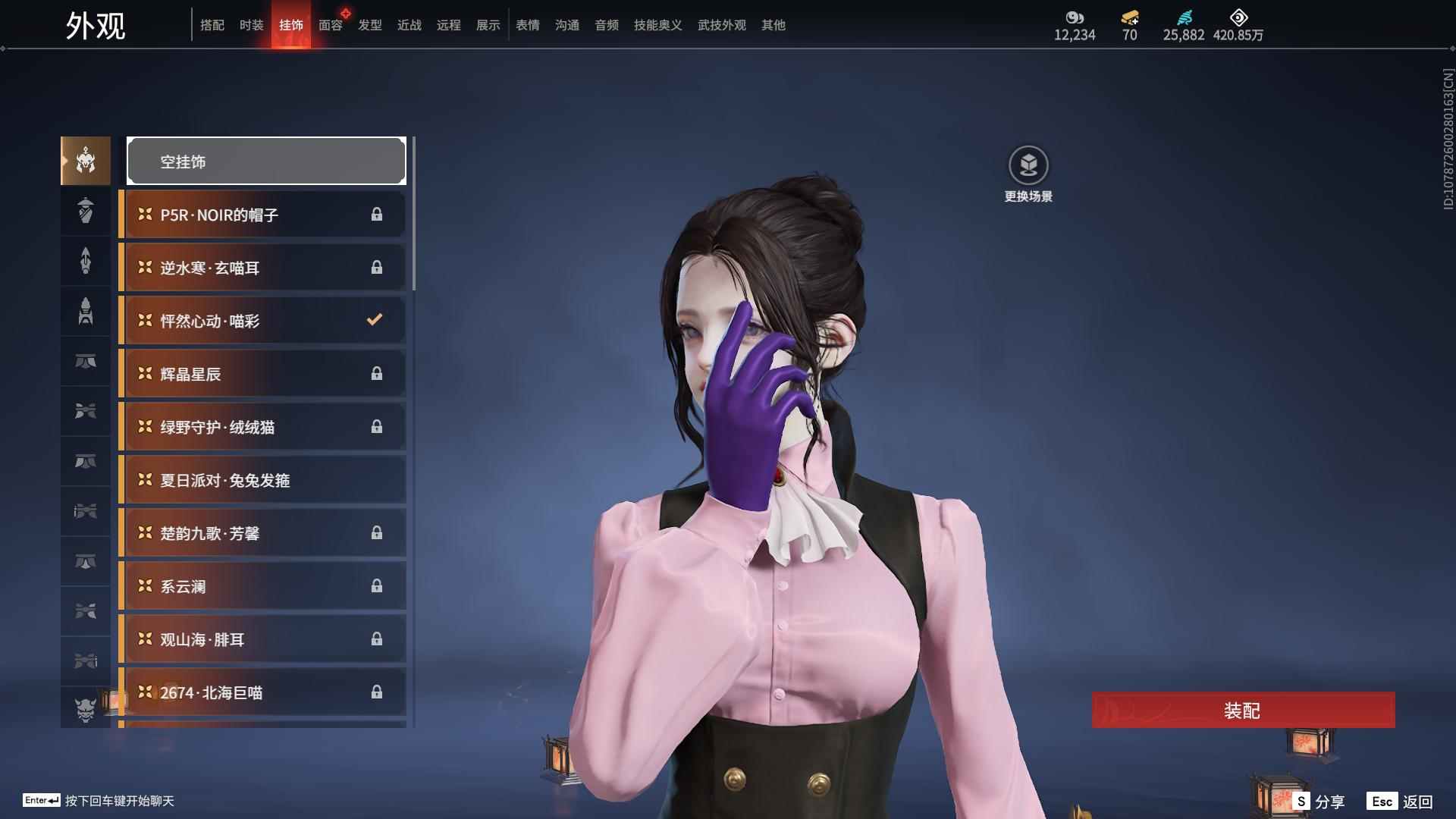1456x819 pixels.
Task: Switch to the 时装 tab
Action: coord(251,25)
